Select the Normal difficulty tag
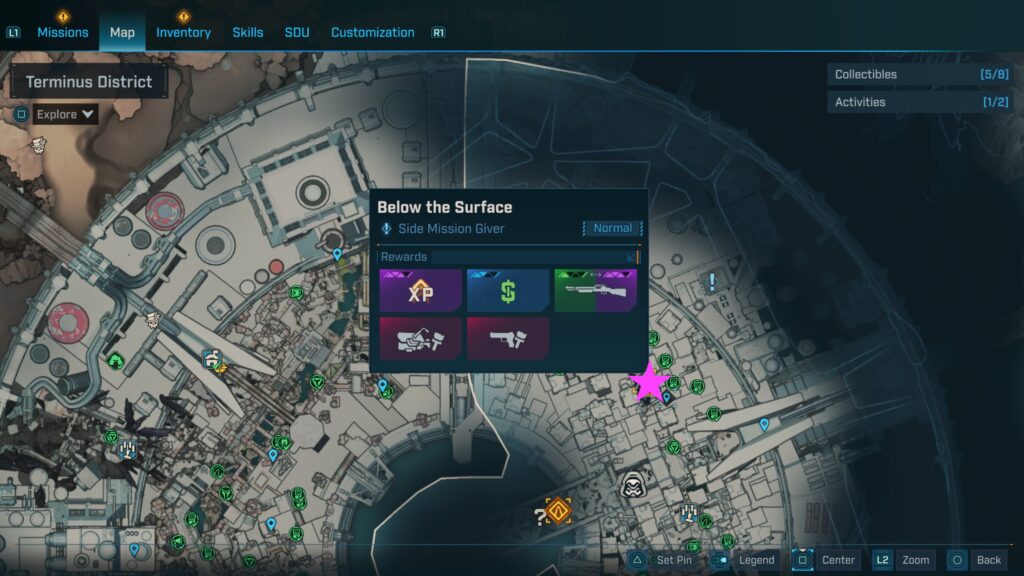This screenshot has height=576, width=1024. 612,229
